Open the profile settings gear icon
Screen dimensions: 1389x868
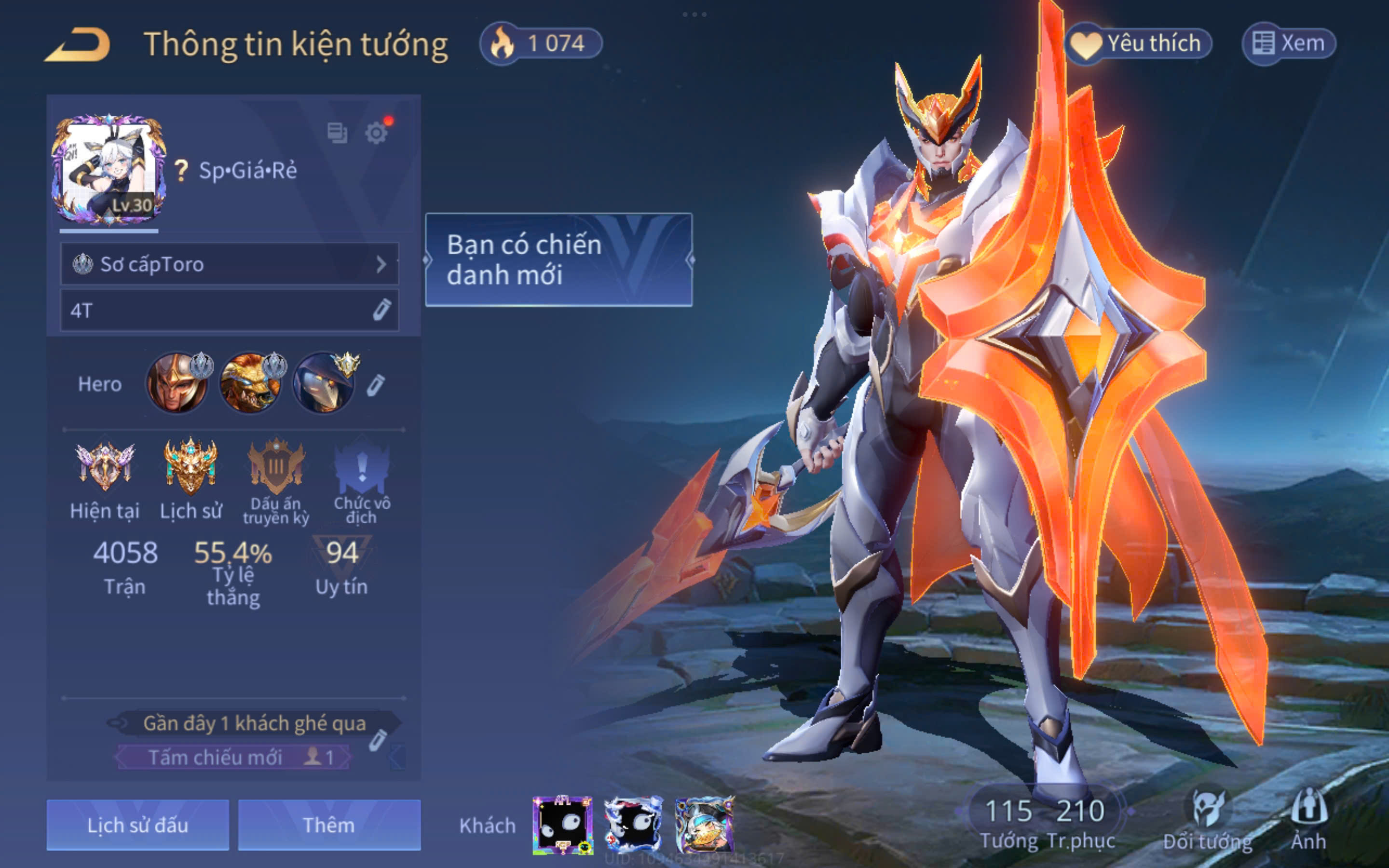click(376, 133)
